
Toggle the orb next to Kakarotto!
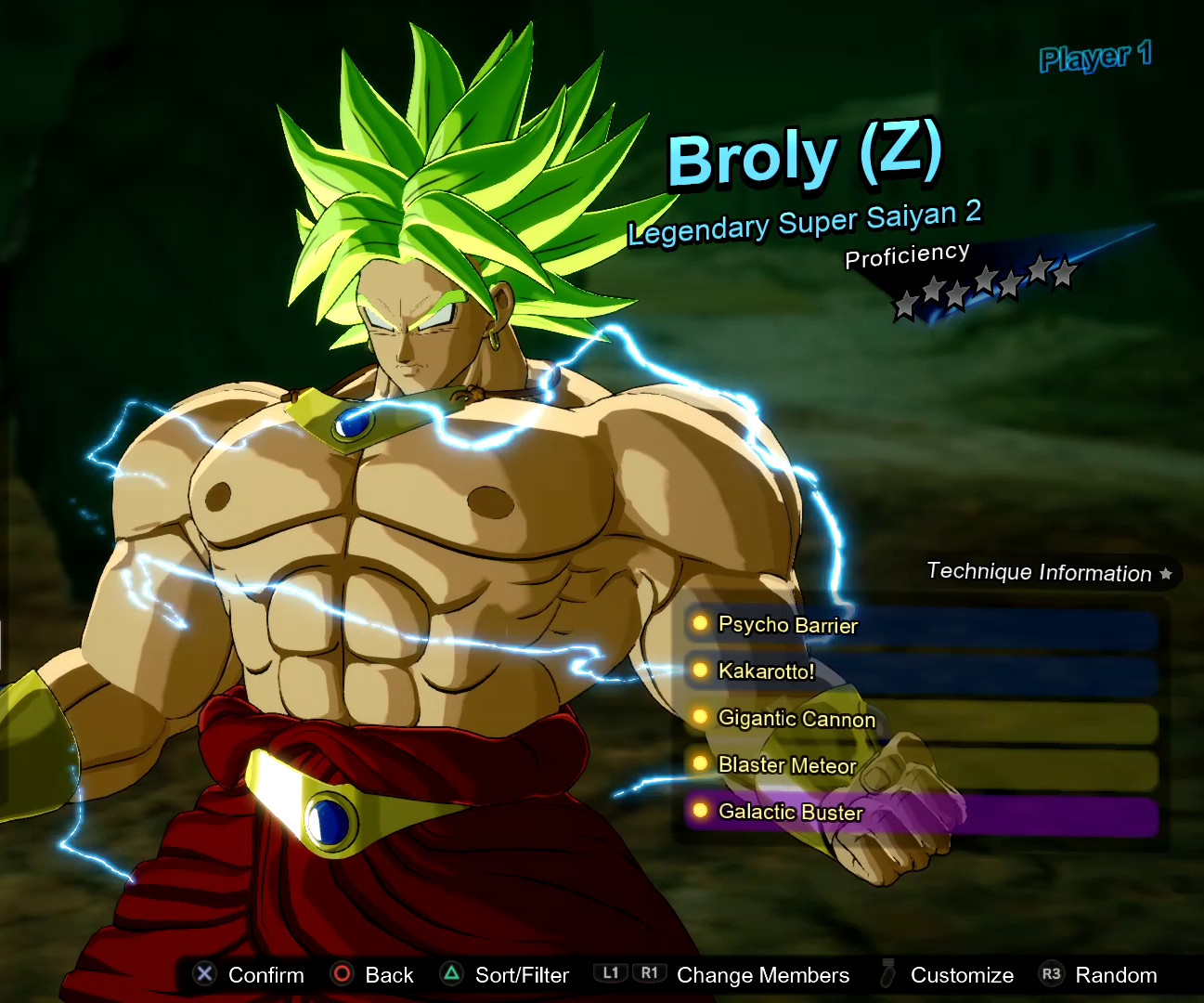coord(699,671)
